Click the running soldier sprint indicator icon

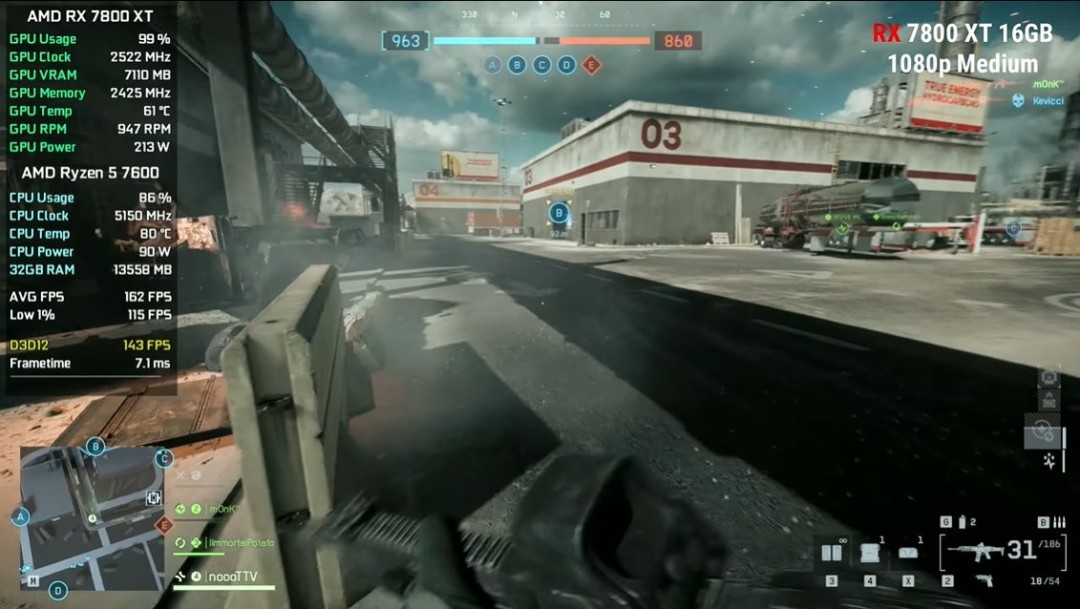(1049, 460)
